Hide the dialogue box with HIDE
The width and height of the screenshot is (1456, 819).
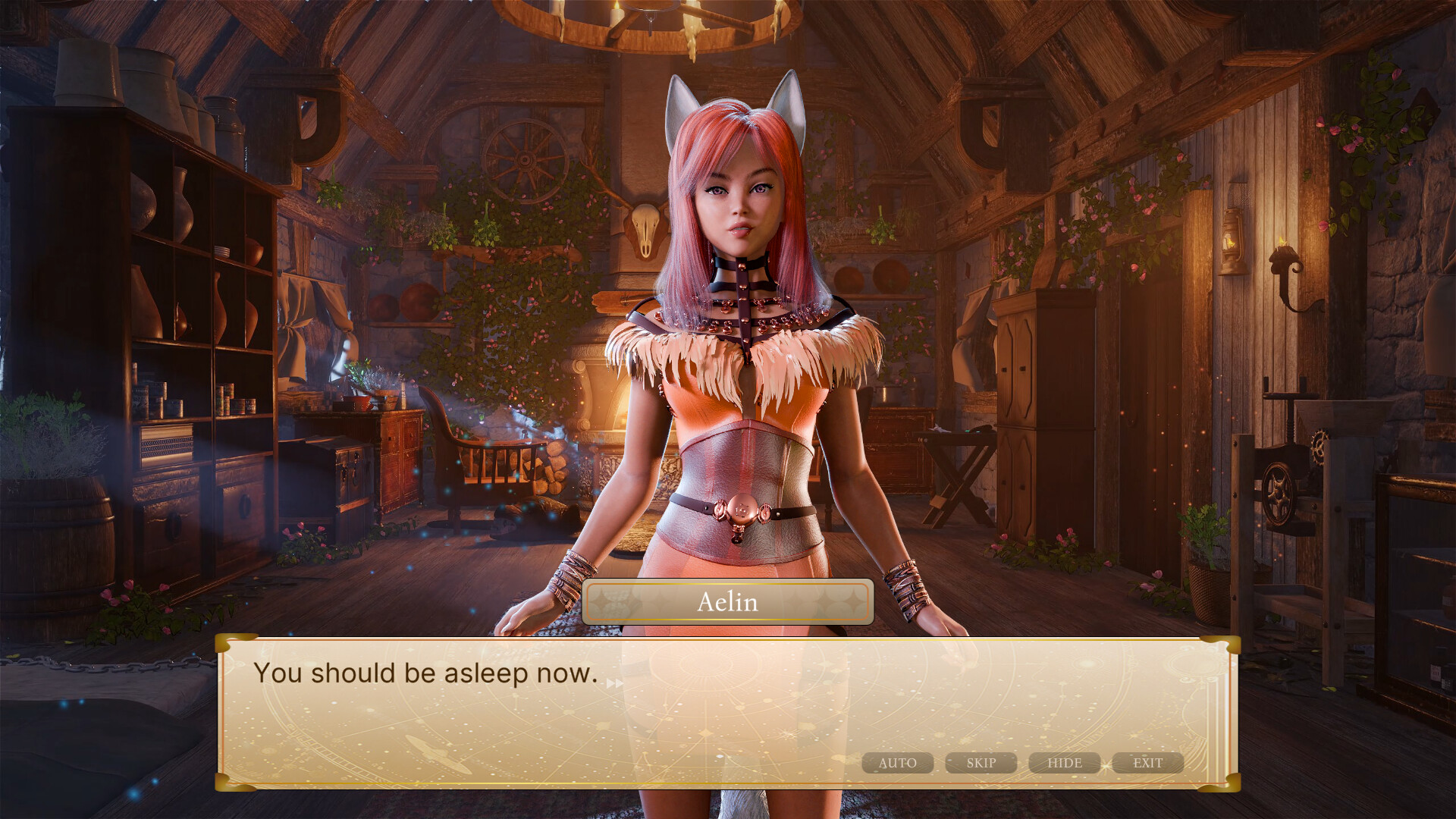1064,763
